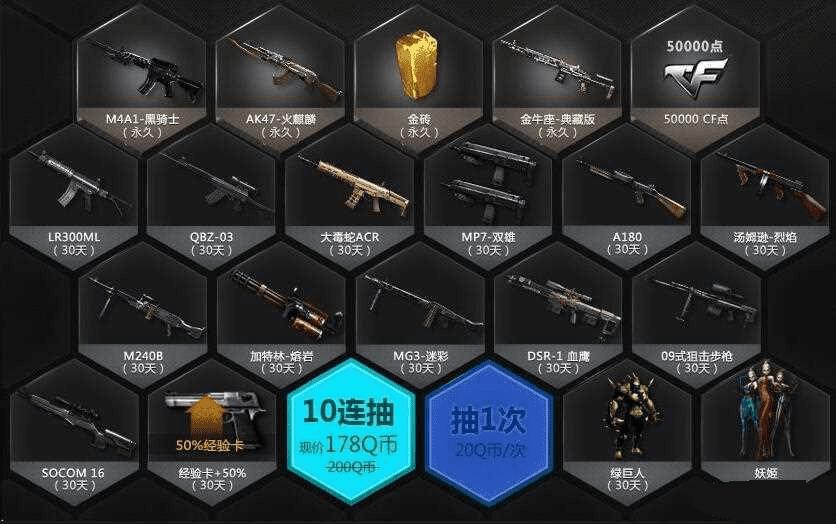Click the MG3-迷彩 machine gun tile
836x524 pixels.
click(x=418, y=312)
